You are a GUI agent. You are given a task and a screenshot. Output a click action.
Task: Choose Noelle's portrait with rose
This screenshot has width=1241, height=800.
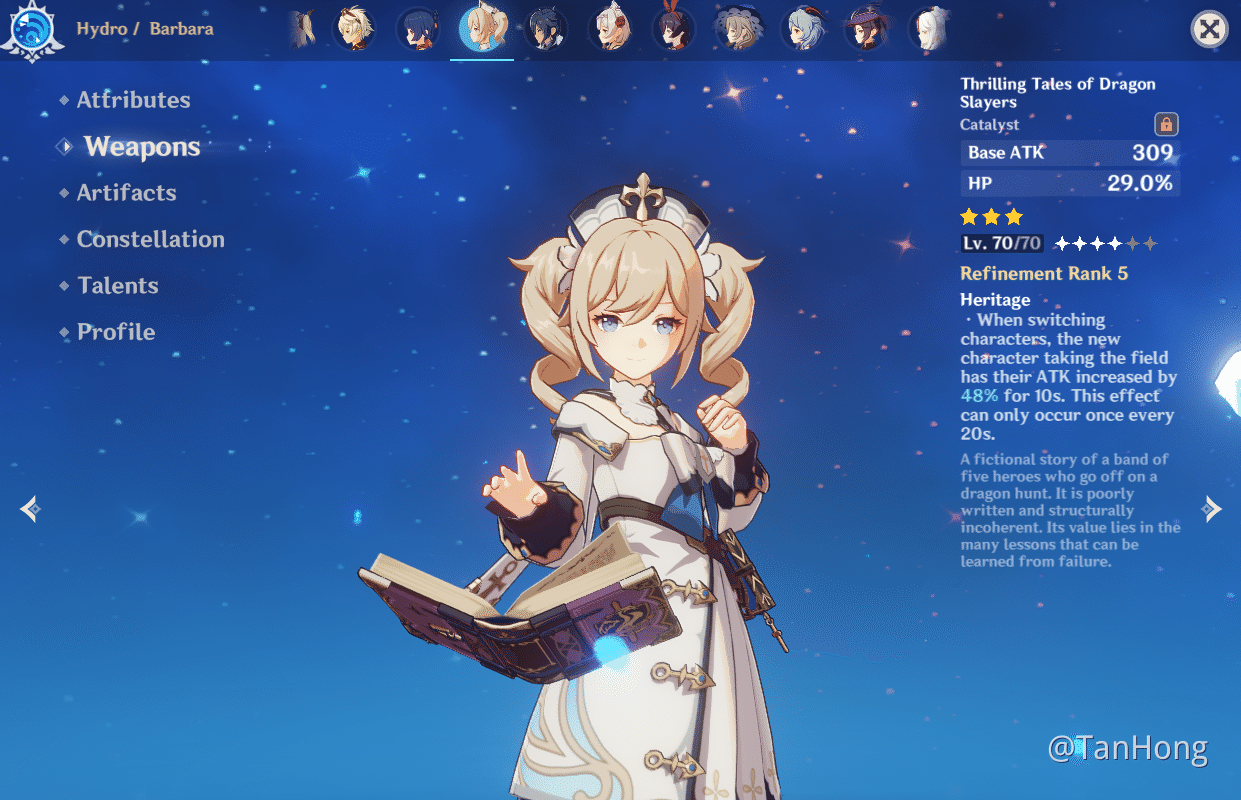[610, 29]
